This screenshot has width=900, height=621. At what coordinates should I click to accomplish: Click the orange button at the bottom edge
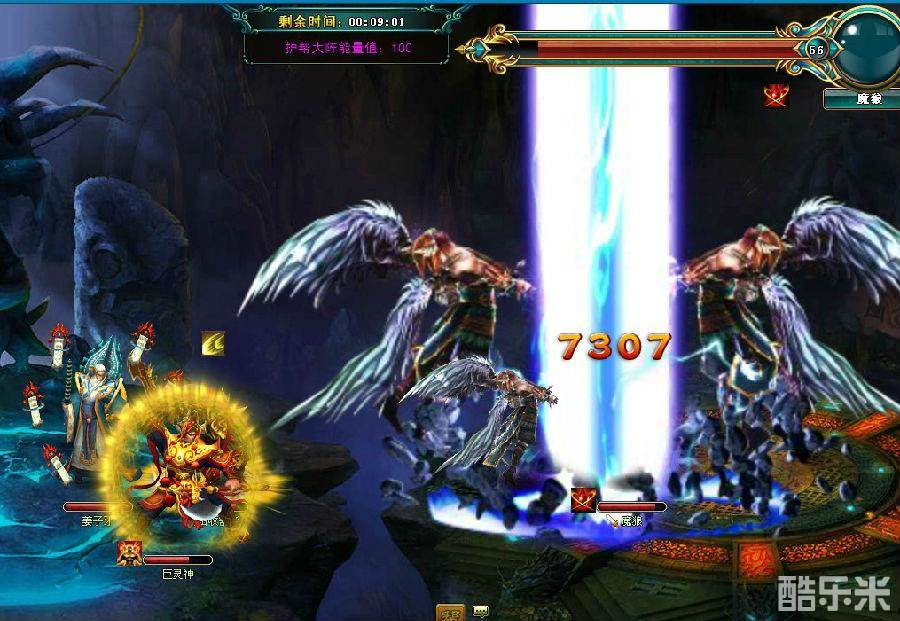tap(449, 612)
